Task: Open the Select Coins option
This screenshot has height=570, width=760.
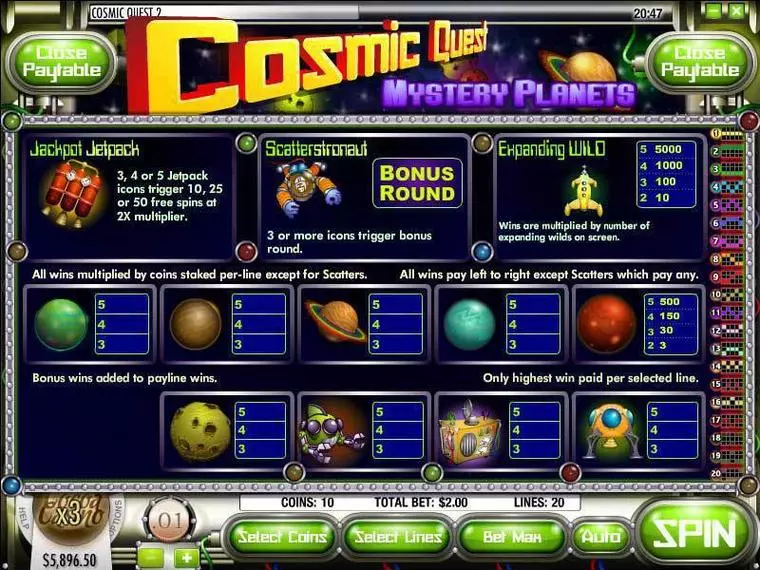Action: click(x=280, y=538)
